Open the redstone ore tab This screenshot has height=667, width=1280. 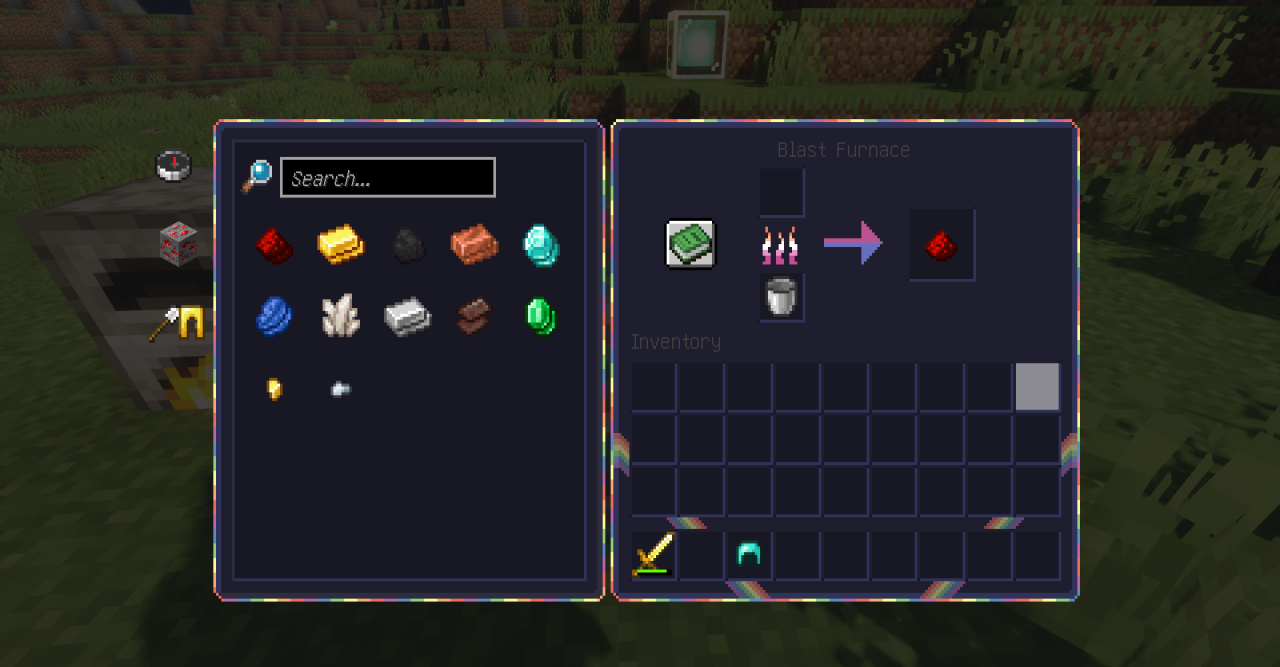(x=178, y=242)
